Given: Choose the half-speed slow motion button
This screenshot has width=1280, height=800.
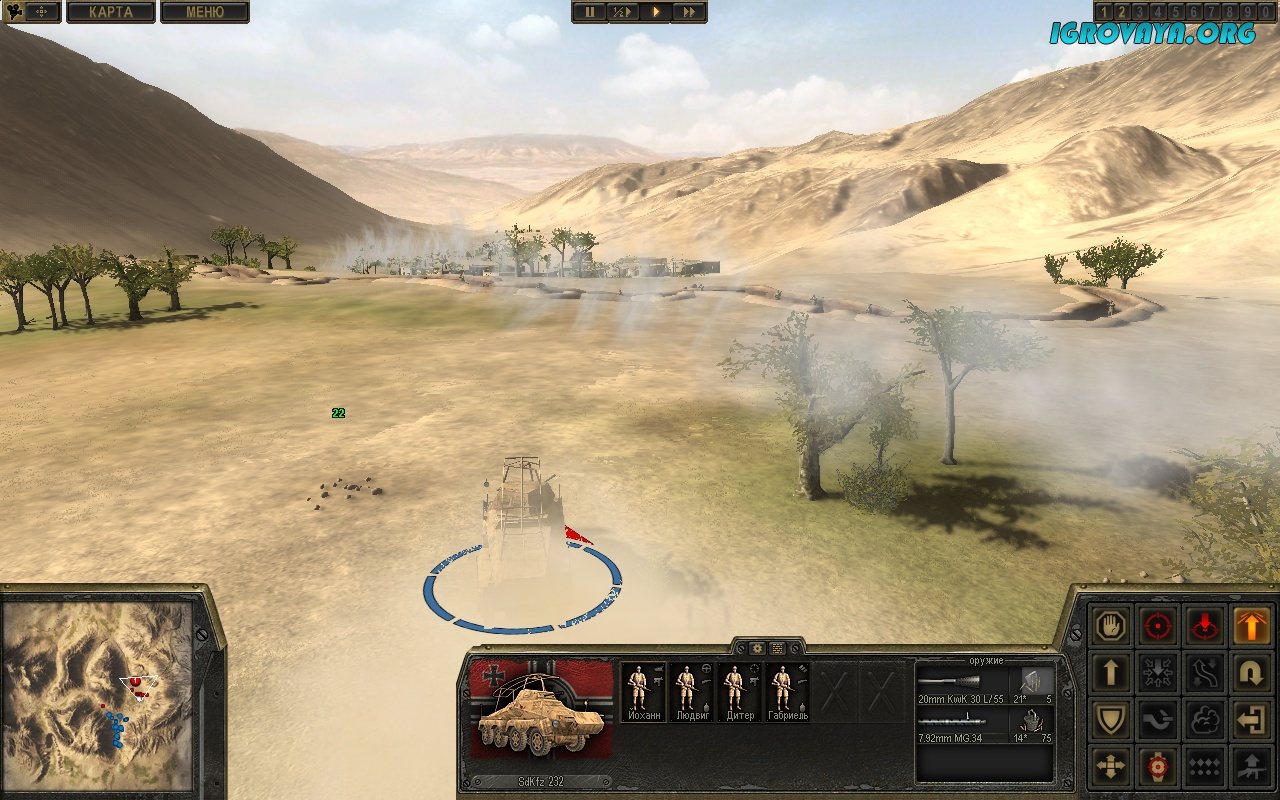Looking at the screenshot, I should pyautogui.click(x=622, y=12).
